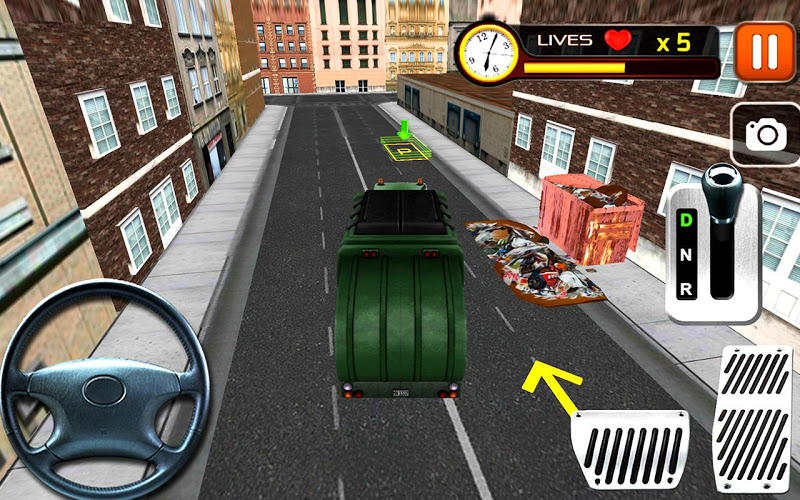Switch the camera view
Screen dimensions: 800x500
click(765, 134)
